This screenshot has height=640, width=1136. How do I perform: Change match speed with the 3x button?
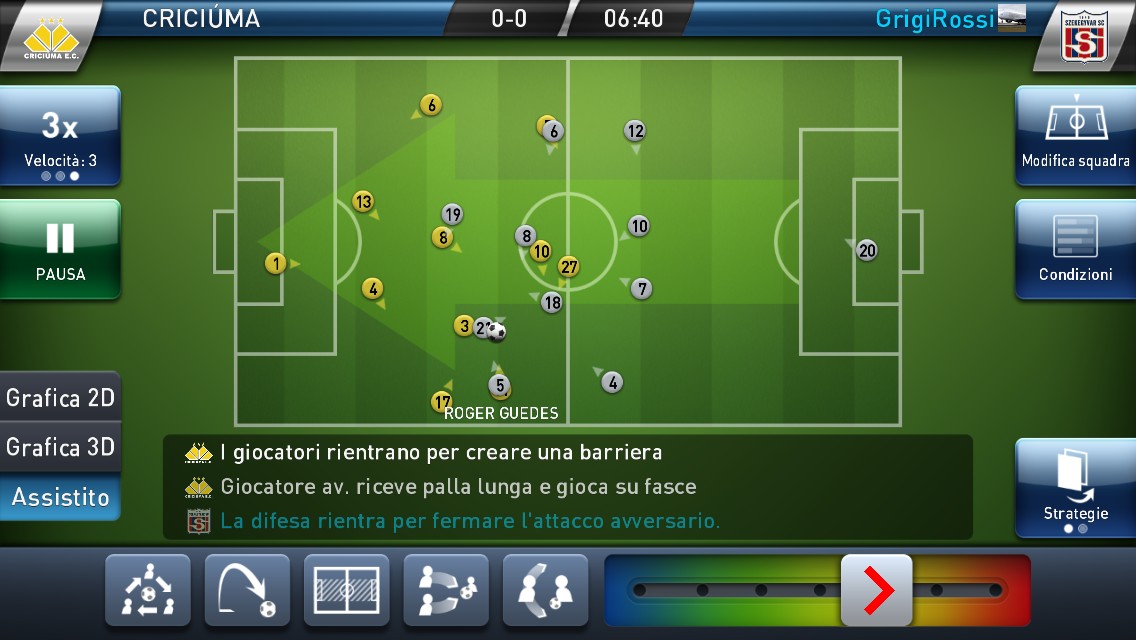[60, 136]
